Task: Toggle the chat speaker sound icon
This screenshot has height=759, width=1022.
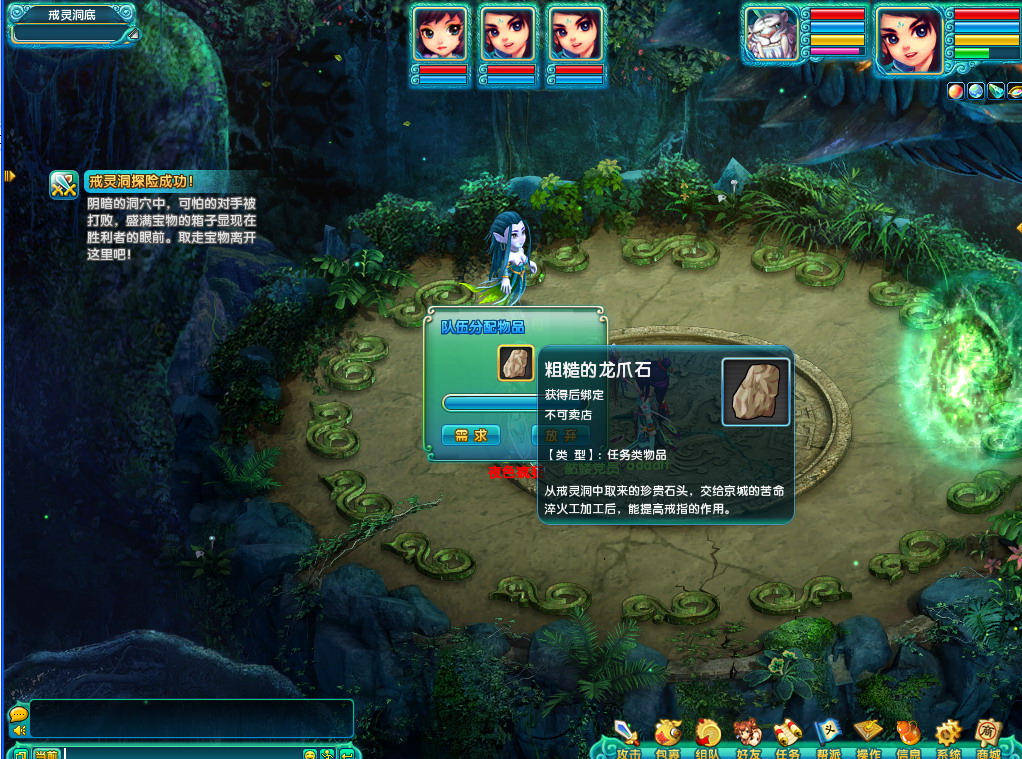Action: 17,731
